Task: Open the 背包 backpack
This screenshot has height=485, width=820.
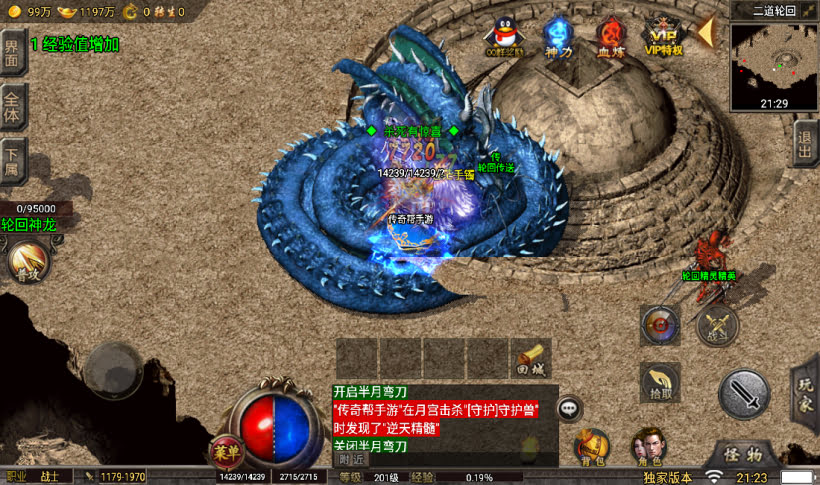Action: point(592,446)
